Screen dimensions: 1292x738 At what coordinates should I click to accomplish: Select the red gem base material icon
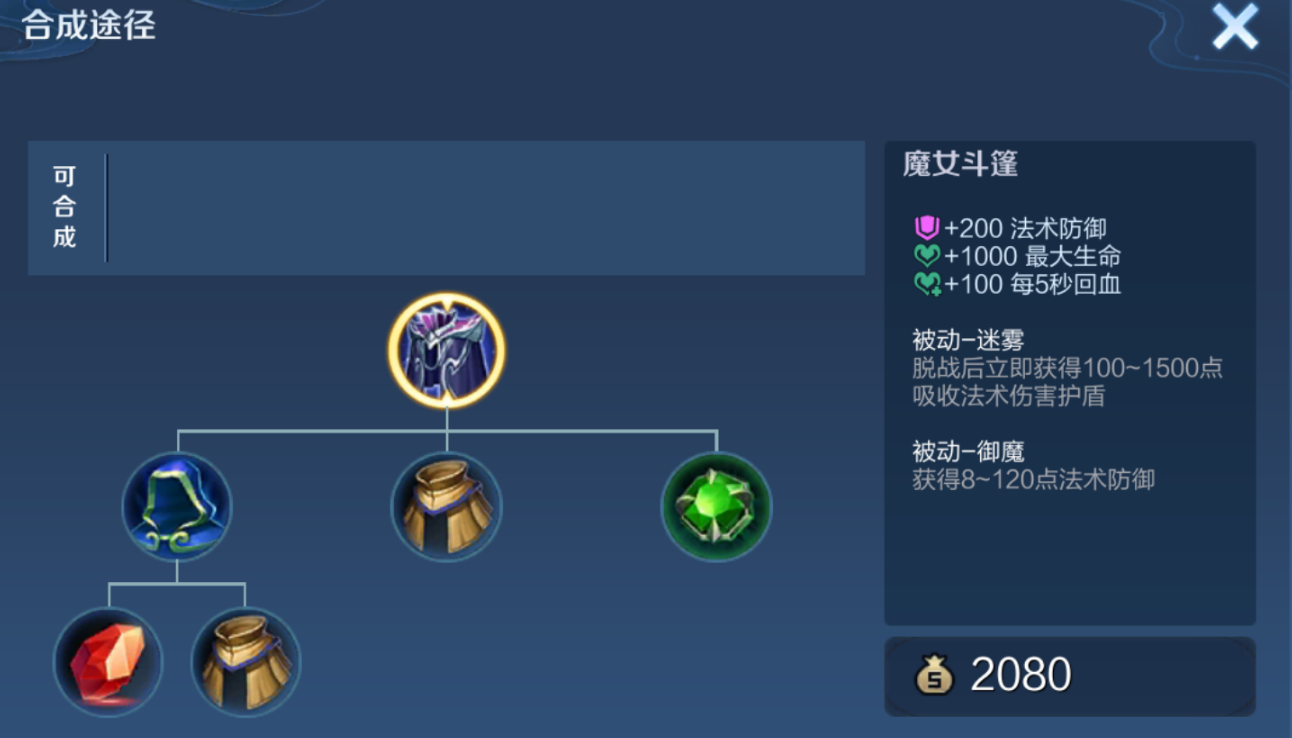coord(110,662)
